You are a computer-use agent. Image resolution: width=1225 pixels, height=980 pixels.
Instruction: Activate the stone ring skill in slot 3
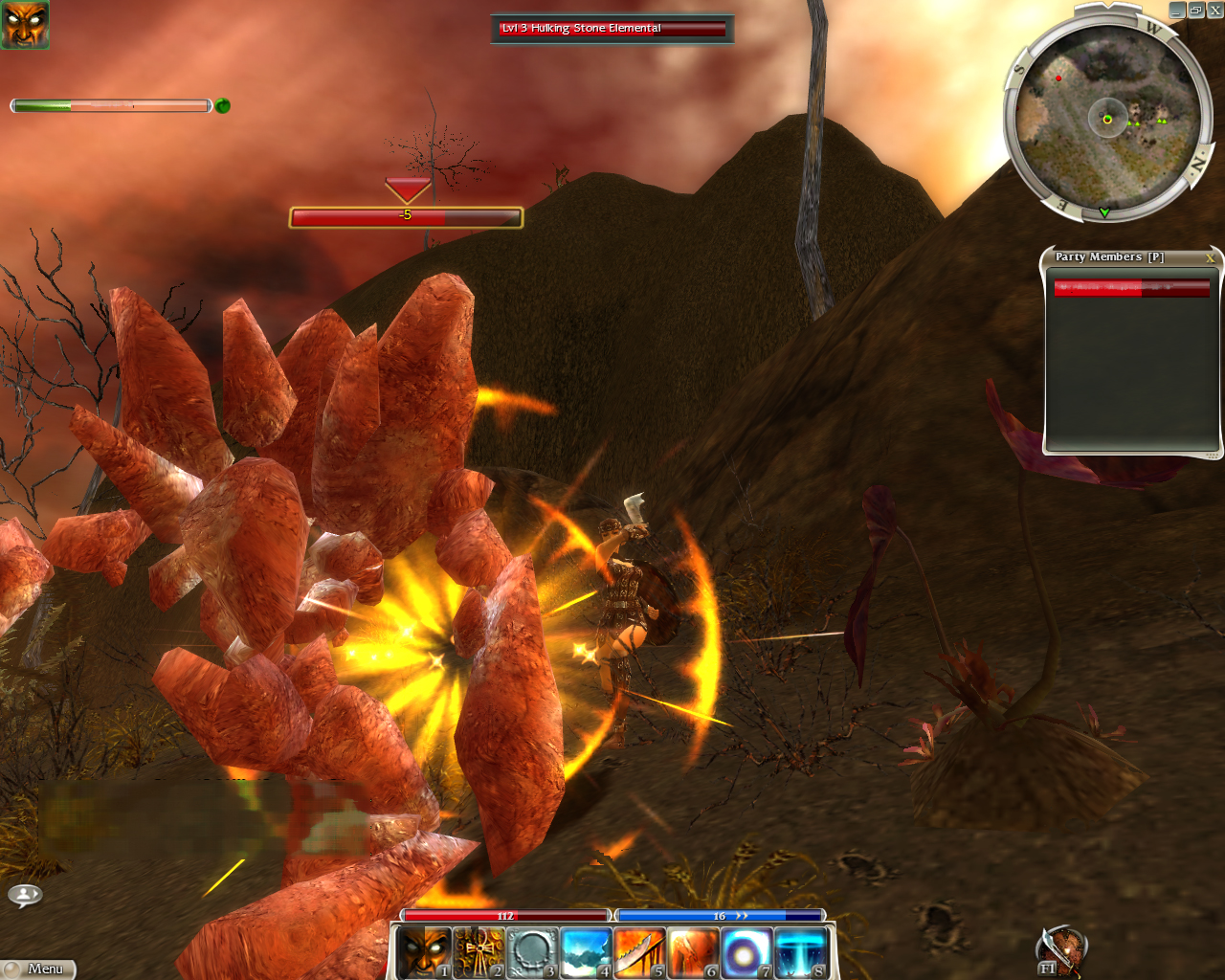click(x=531, y=952)
